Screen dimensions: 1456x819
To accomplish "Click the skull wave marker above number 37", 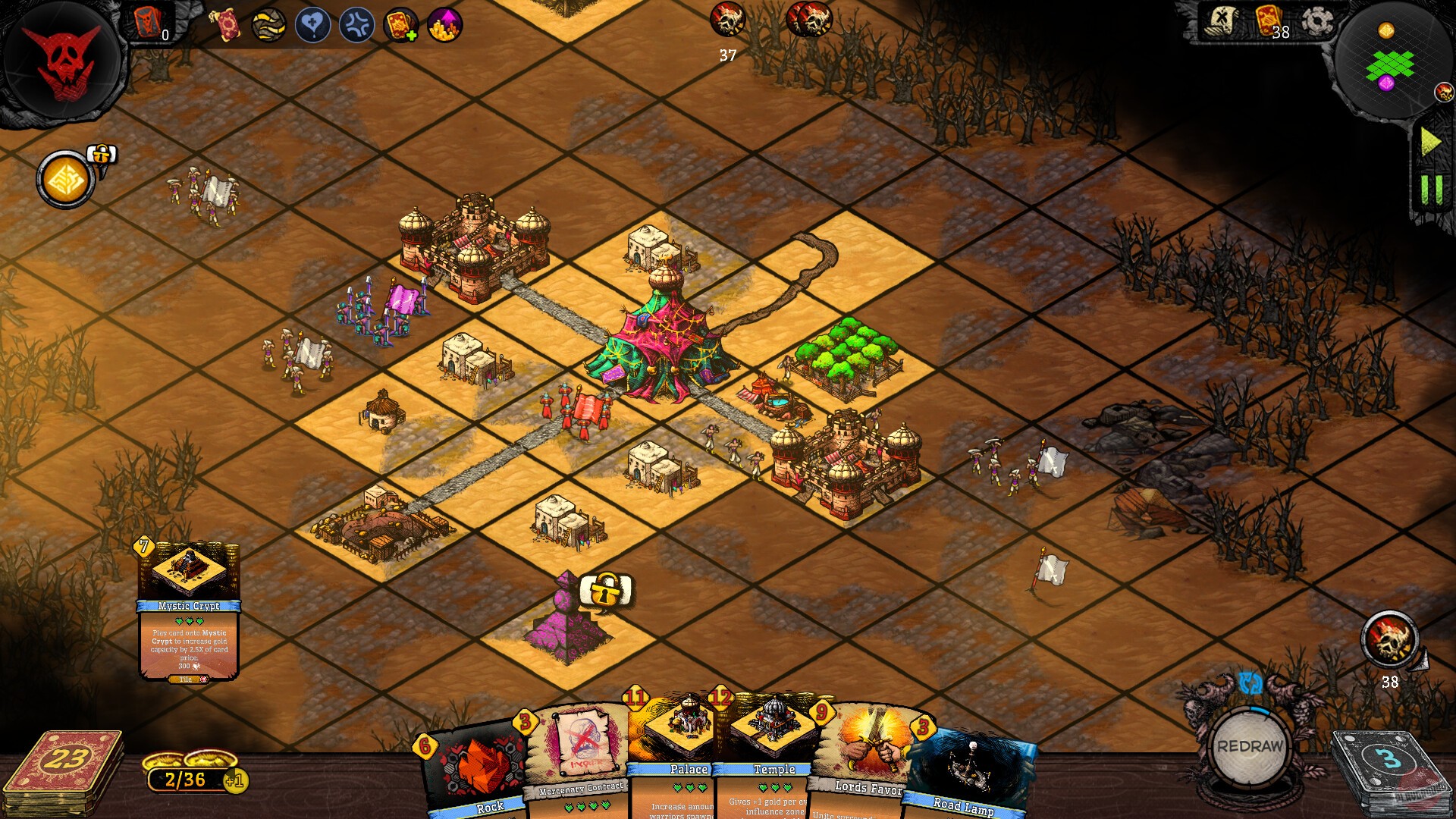I will pos(727,19).
